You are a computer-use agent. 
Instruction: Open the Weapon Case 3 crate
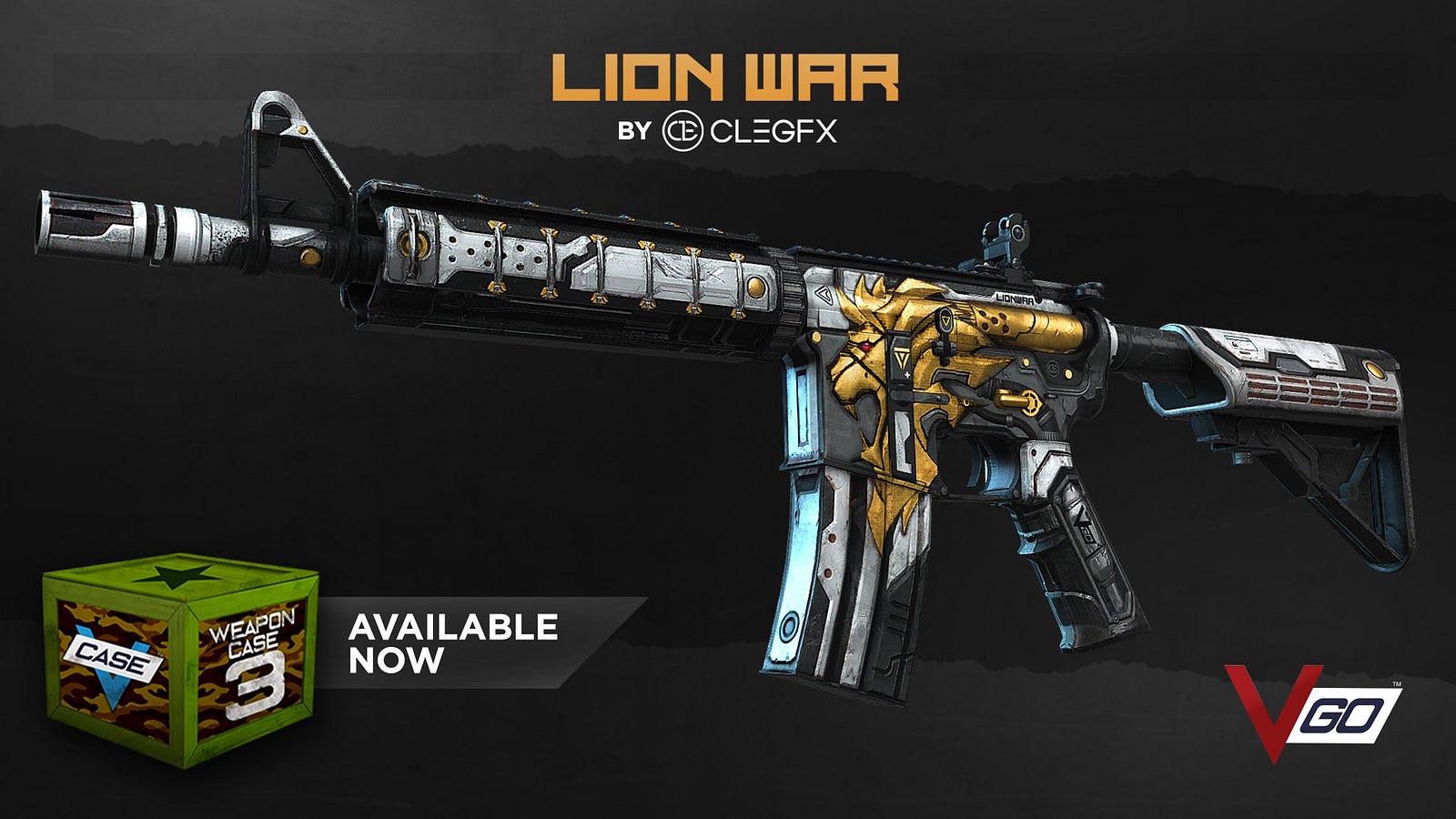coord(182,657)
